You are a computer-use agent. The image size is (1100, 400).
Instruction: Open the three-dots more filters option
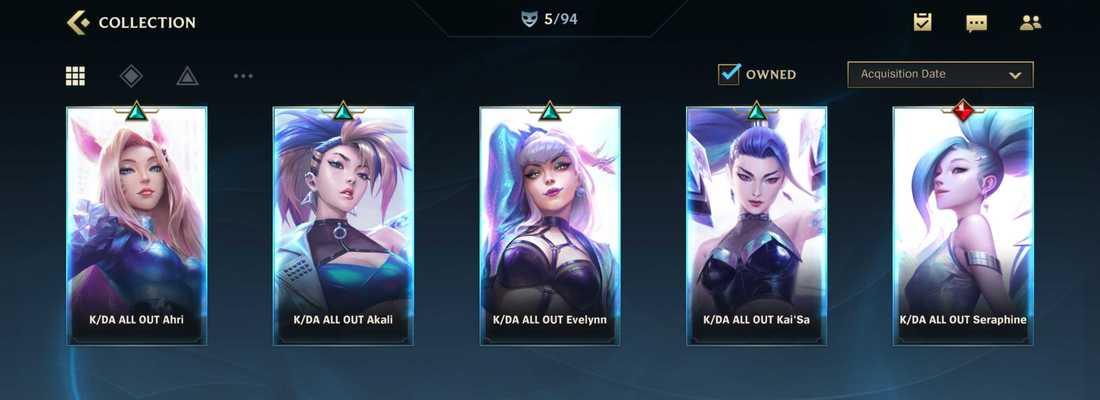tap(243, 75)
